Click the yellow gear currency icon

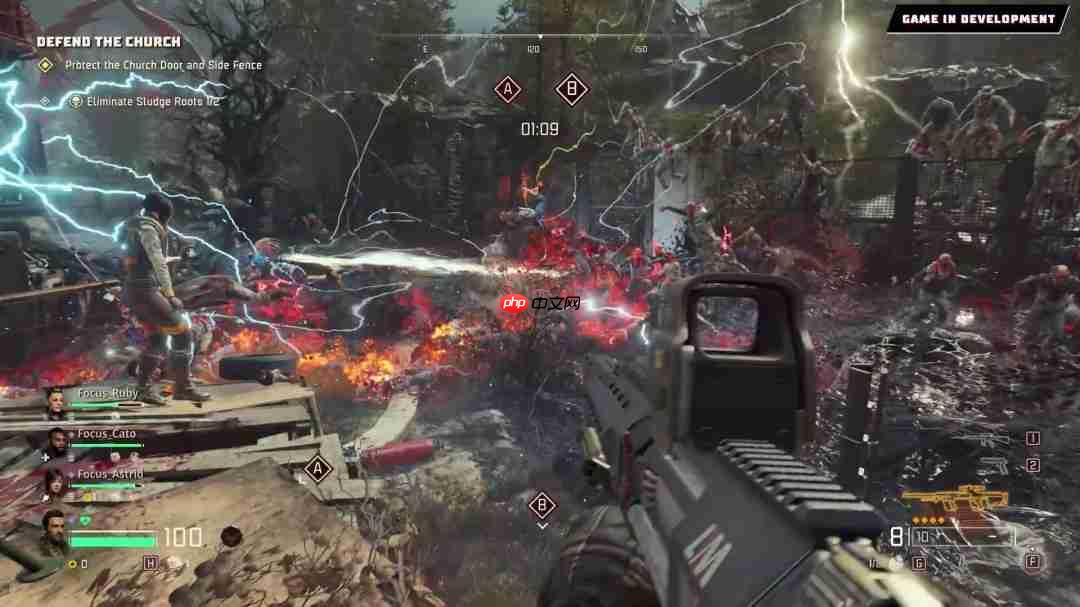72,564
